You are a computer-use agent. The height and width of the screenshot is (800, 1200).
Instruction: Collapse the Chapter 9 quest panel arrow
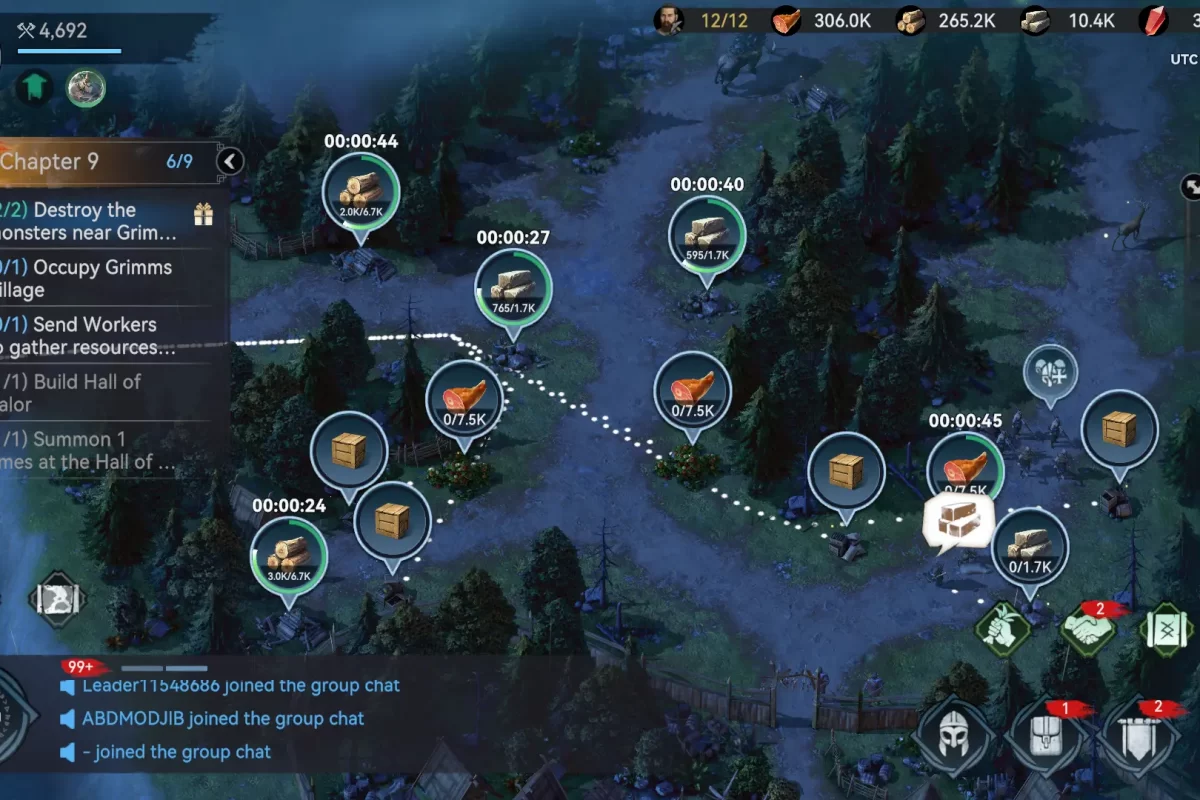230,161
